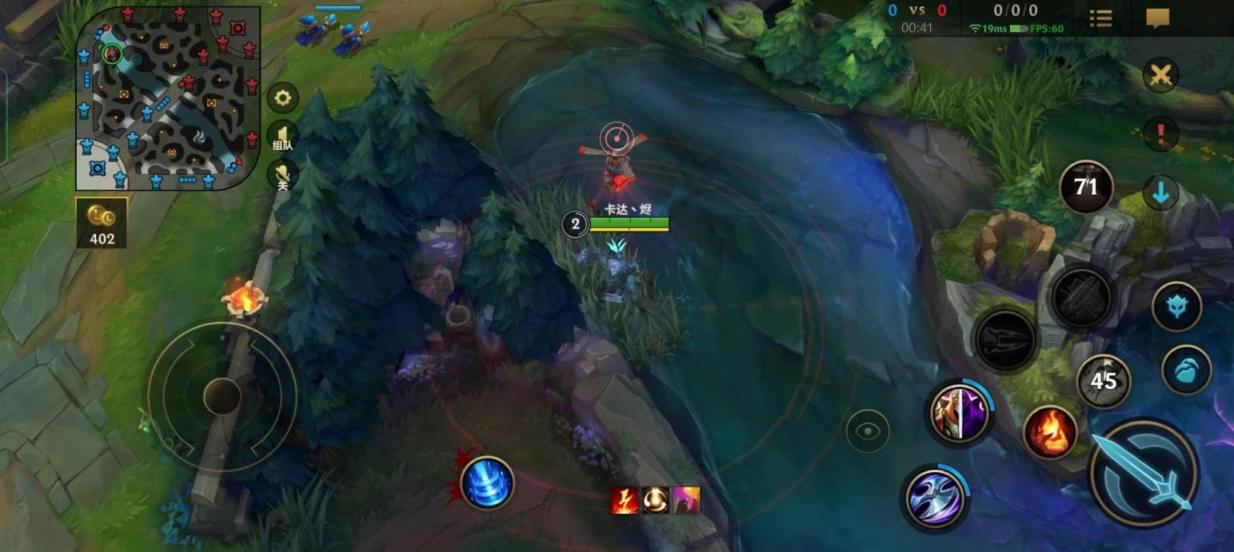Toggle the muted microphone button

click(x=283, y=175)
